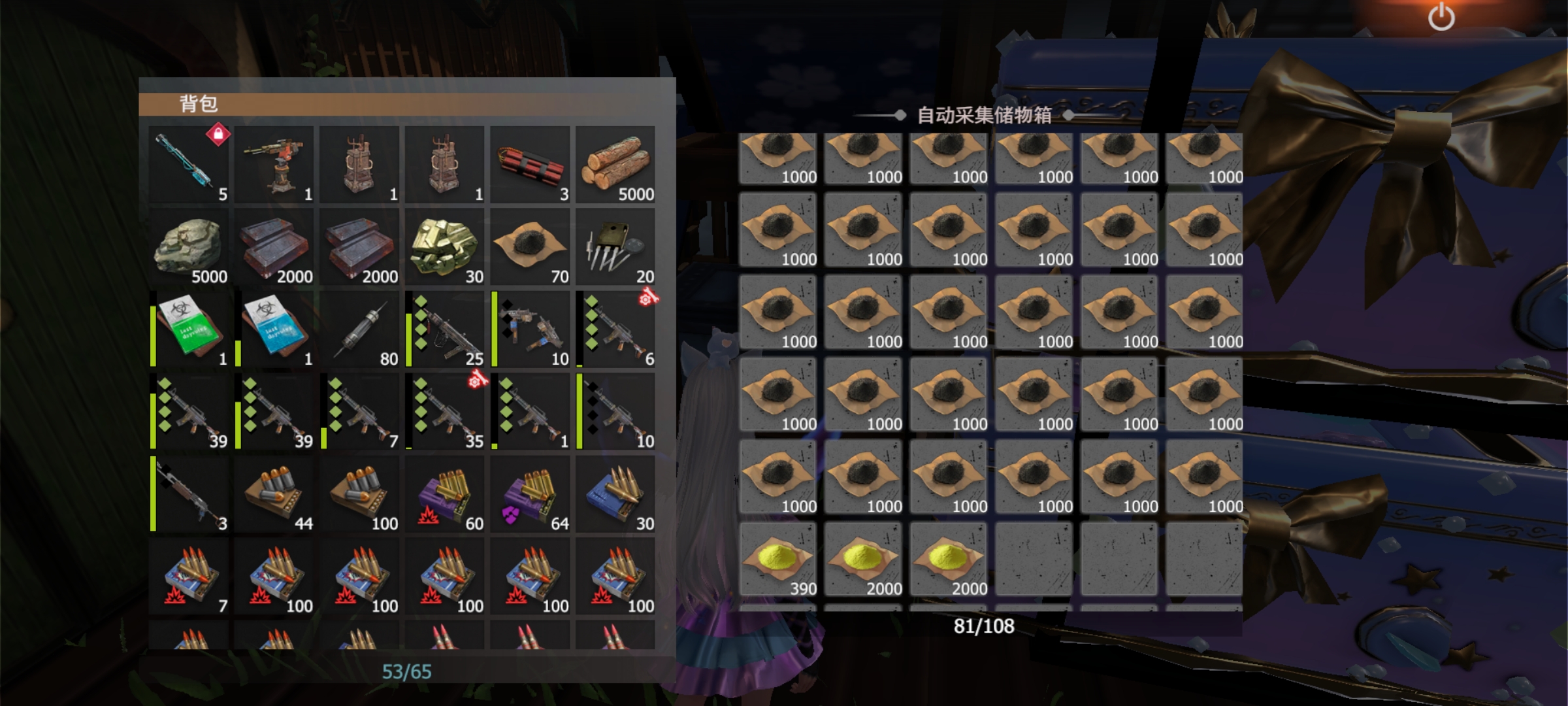Screen dimensions: 1568x706
Task: Tap the power button icon
Action: 1441,18
